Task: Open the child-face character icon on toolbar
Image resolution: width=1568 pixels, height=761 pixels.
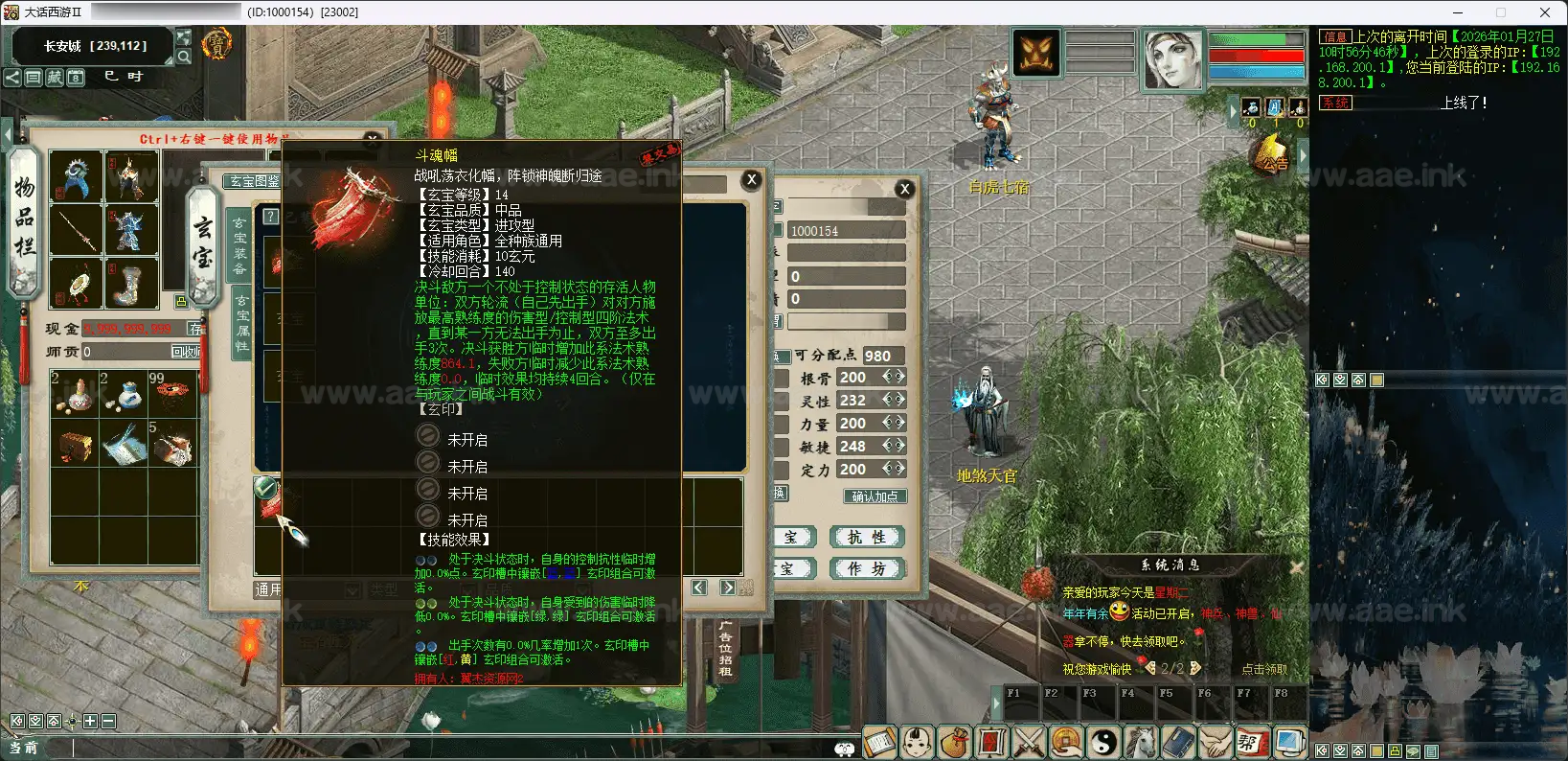Action: pyautogui.click(x=916, y=743)
